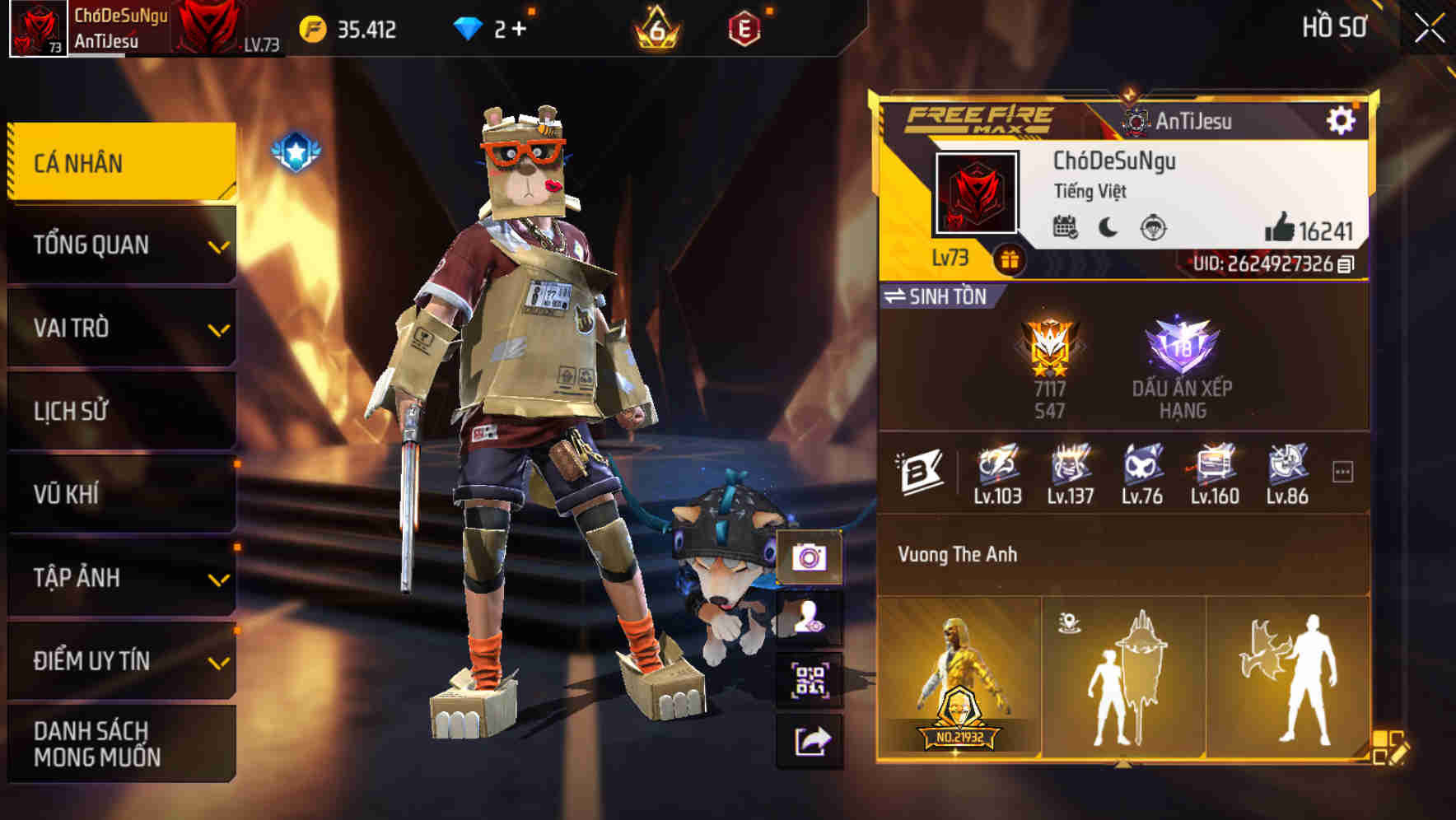Click the character showcase icon below the camera
Image resolution: width=1456 pixels, height=820 pixels.
click(x=810, y=618)
